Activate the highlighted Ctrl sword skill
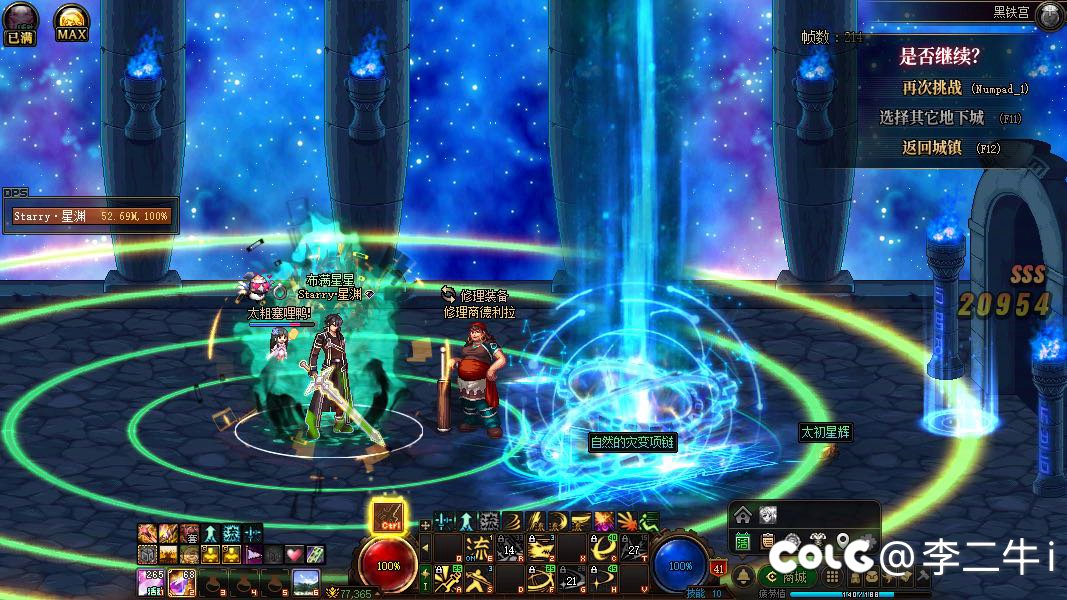1067x600 pixels. [x=388, y=516]
